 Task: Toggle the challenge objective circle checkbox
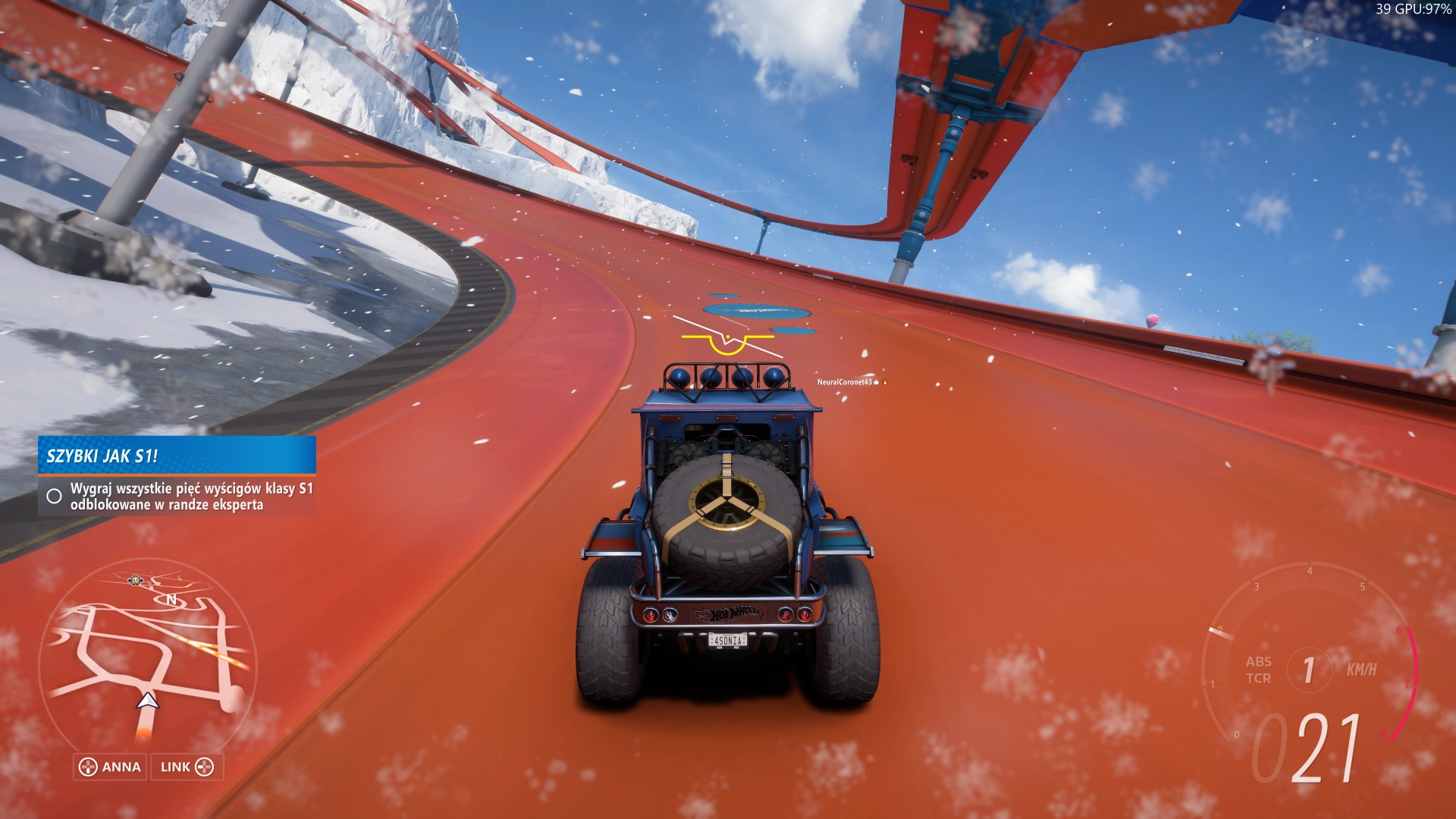(55, 496)
